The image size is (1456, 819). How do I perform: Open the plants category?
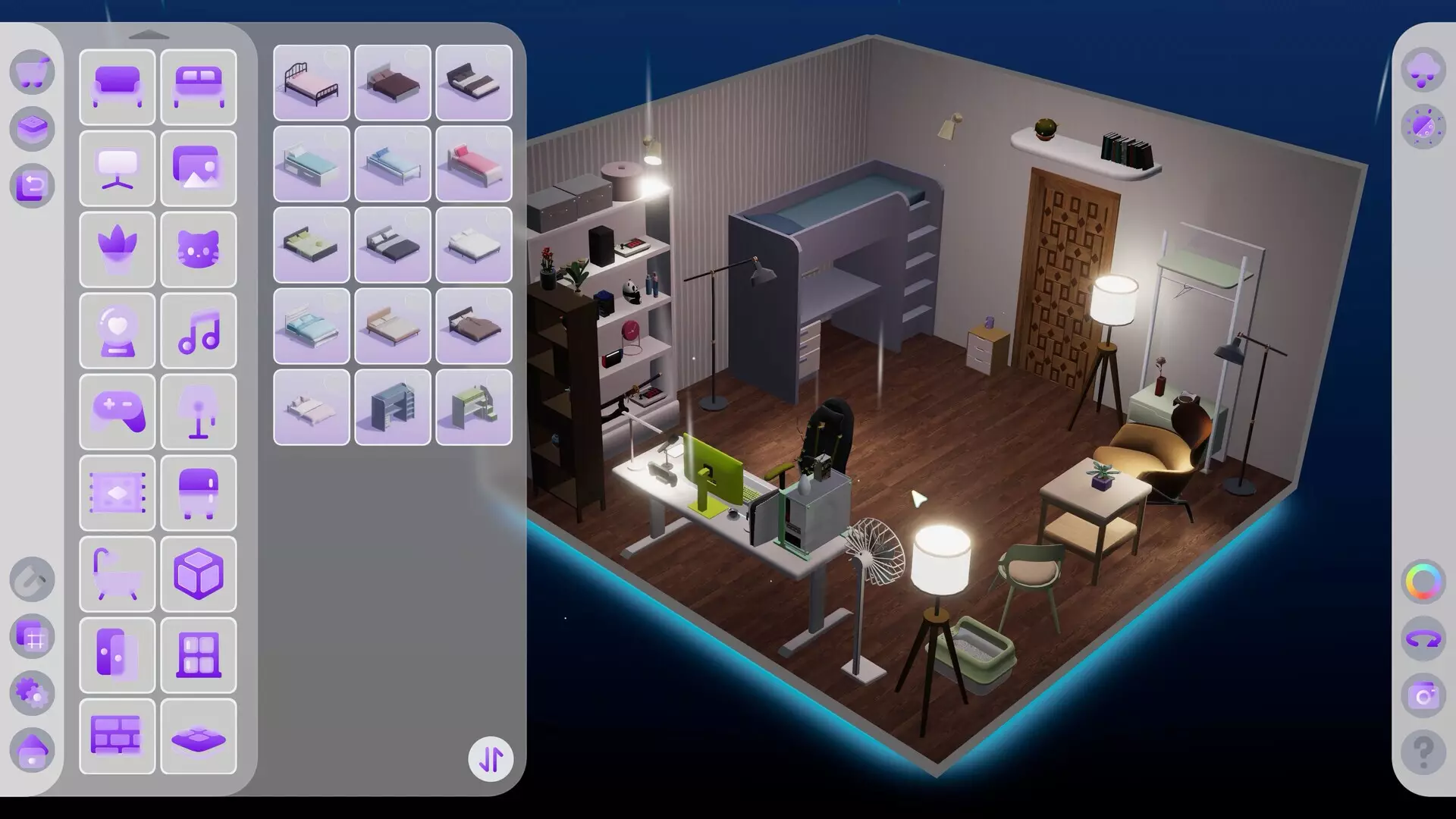point(118,250)
